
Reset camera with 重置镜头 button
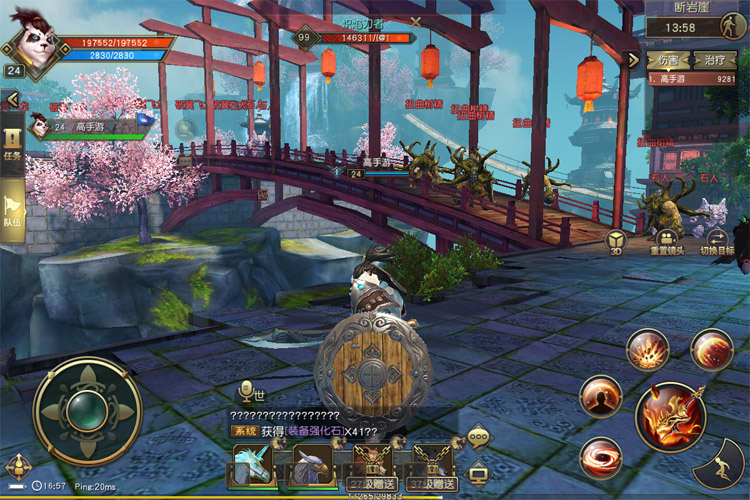[x=667, y=240]
